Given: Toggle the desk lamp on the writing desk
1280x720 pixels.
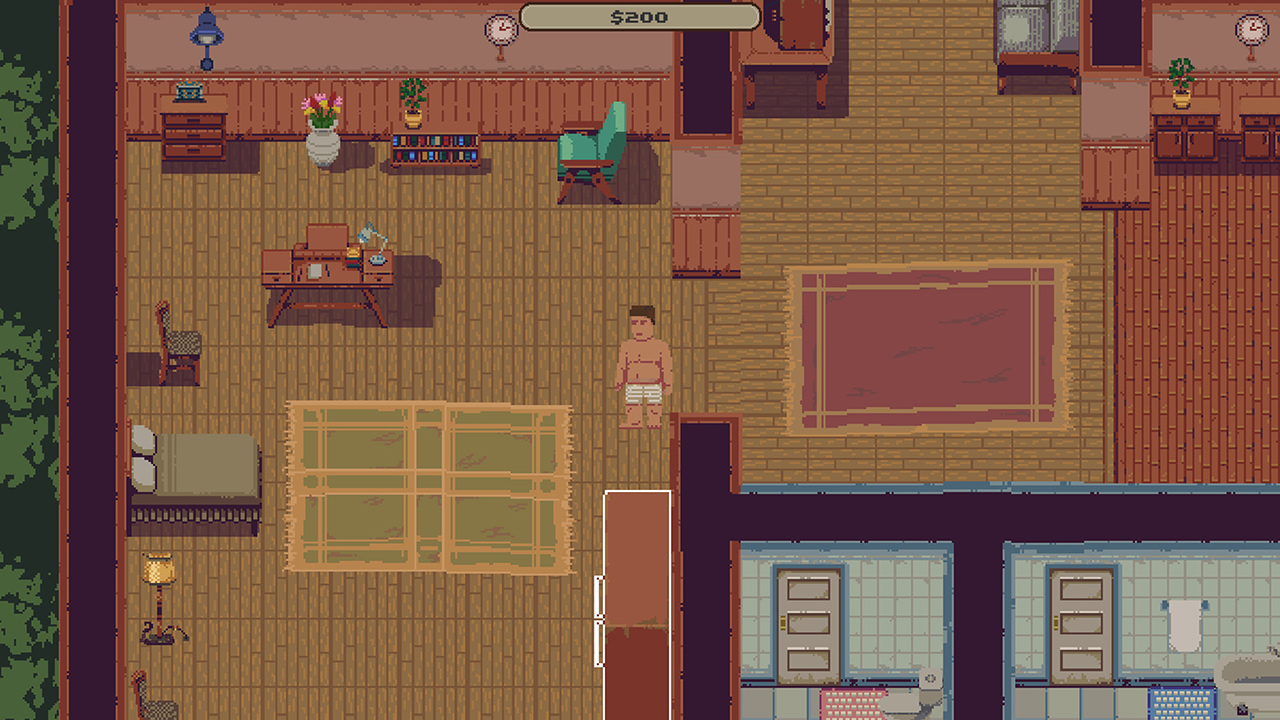Looking at the screenshot, I should click(x=368, y=238).
